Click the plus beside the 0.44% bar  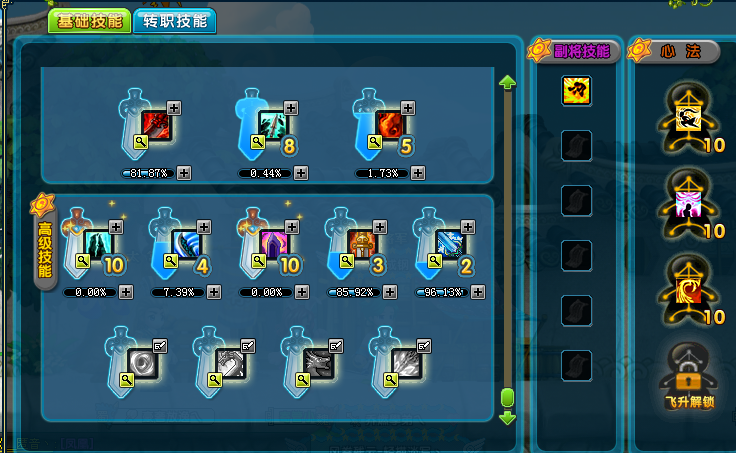301,173
